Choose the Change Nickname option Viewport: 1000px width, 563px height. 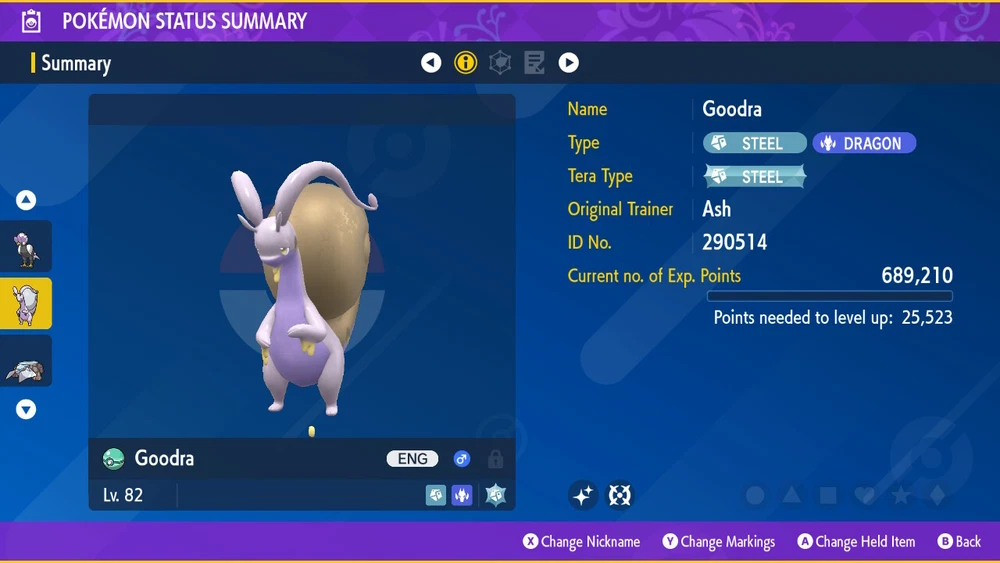(582, 542)
